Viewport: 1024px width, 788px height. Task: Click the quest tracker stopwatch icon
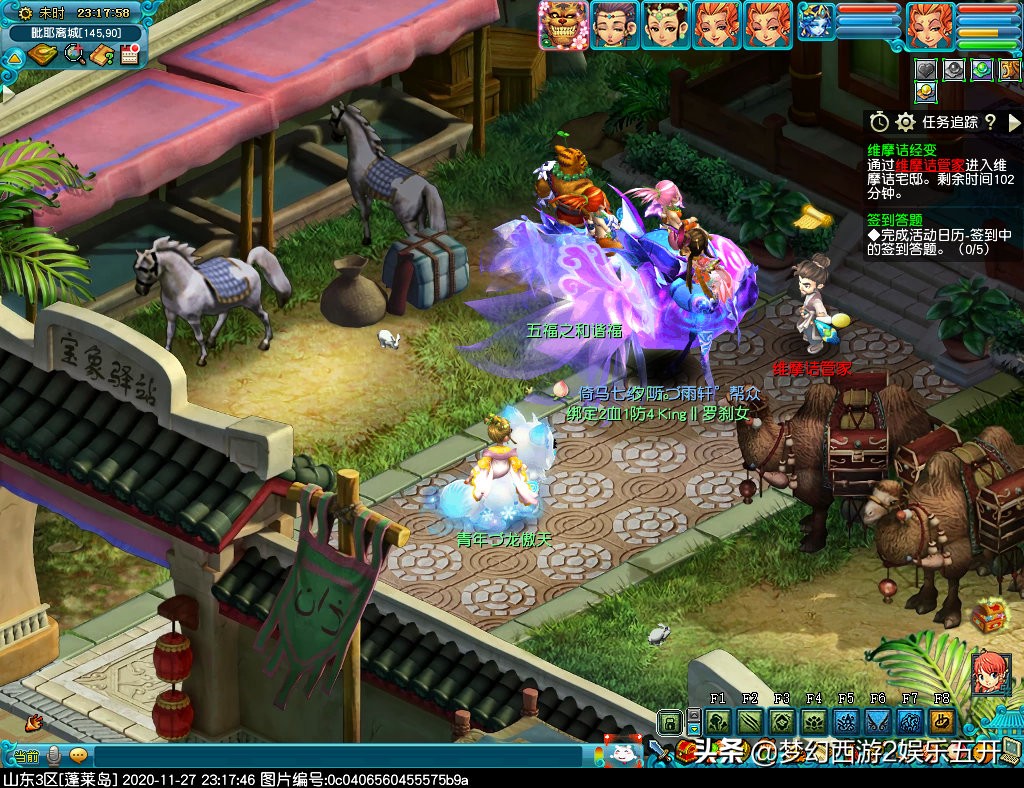click(x=879, y=122)
